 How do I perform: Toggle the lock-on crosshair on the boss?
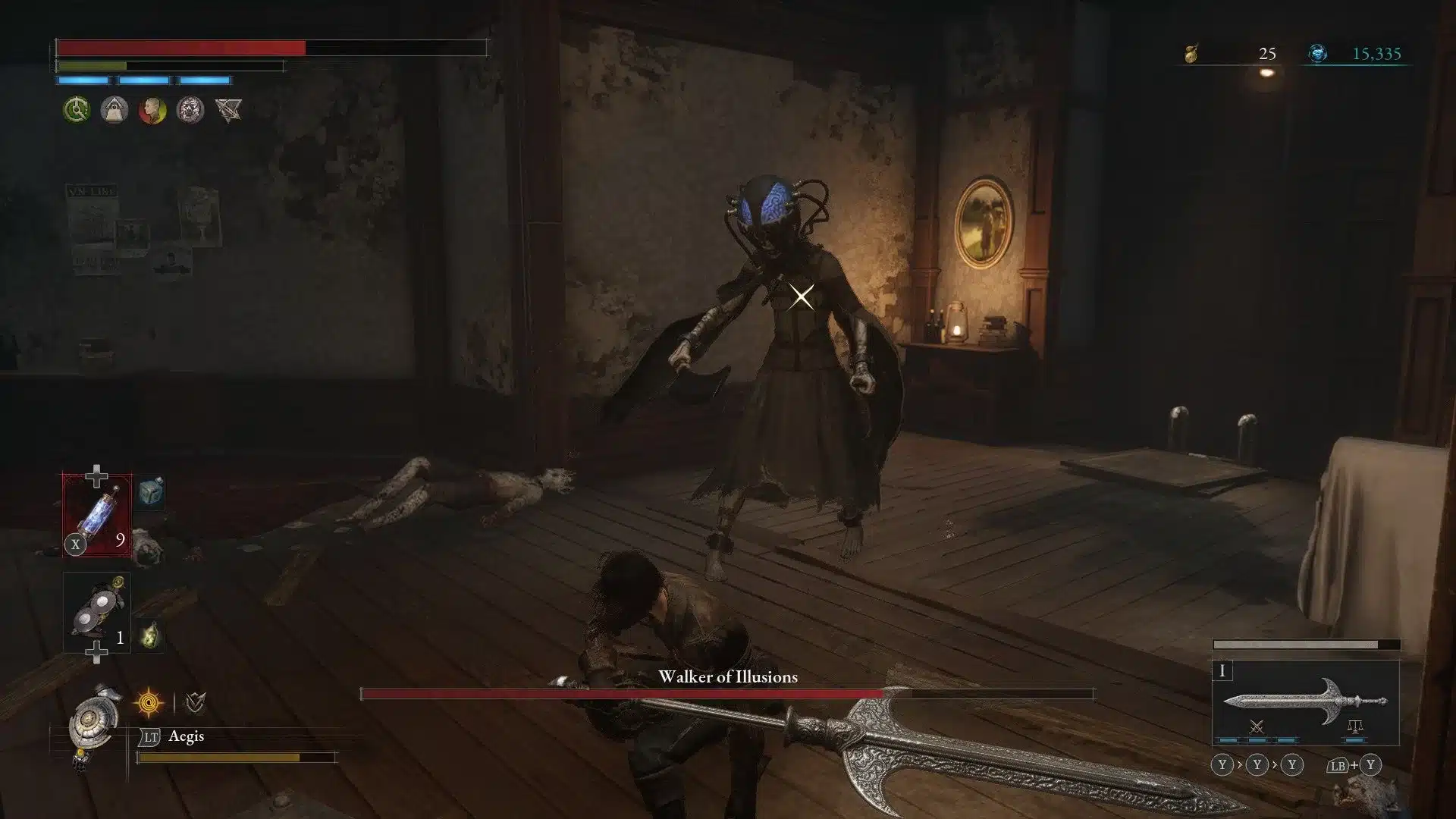802,295
